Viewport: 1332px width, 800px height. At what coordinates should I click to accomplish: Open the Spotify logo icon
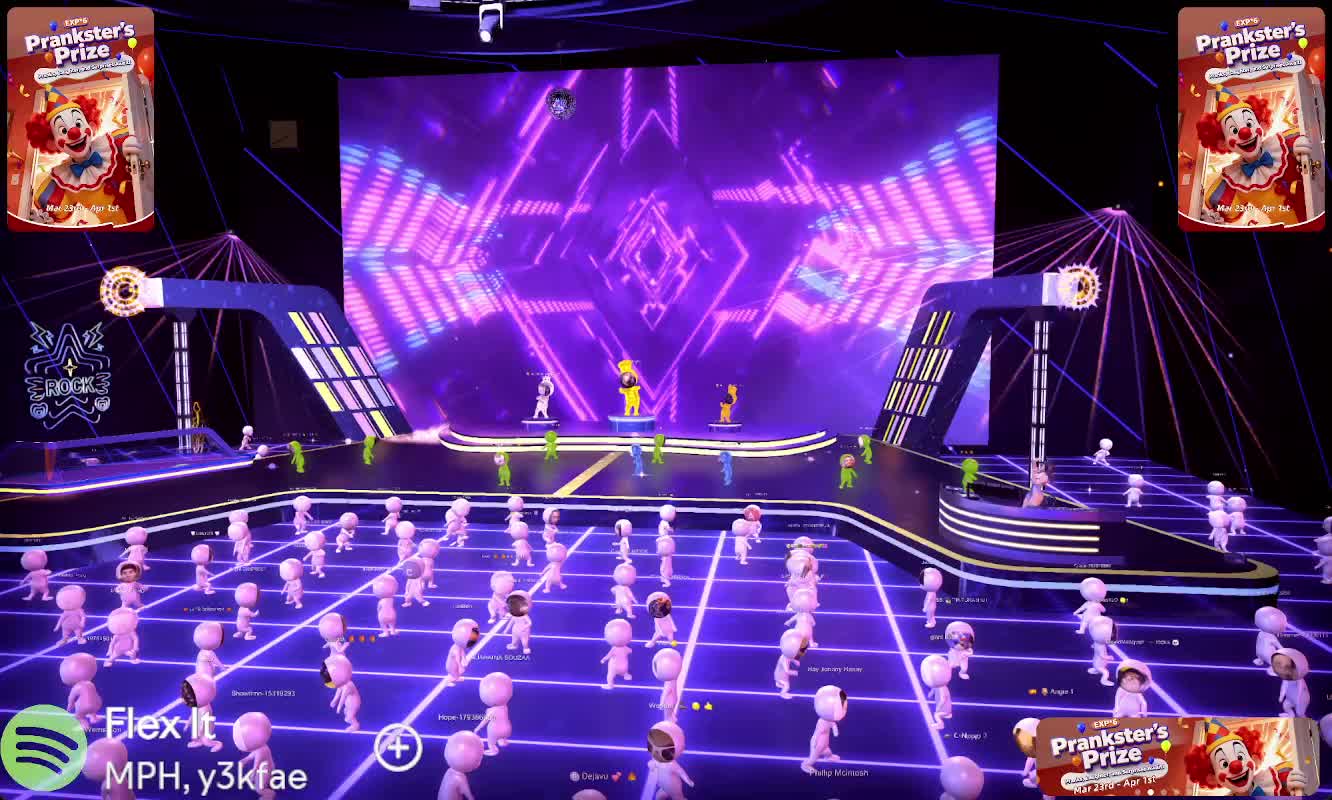(x=43, y=748)
